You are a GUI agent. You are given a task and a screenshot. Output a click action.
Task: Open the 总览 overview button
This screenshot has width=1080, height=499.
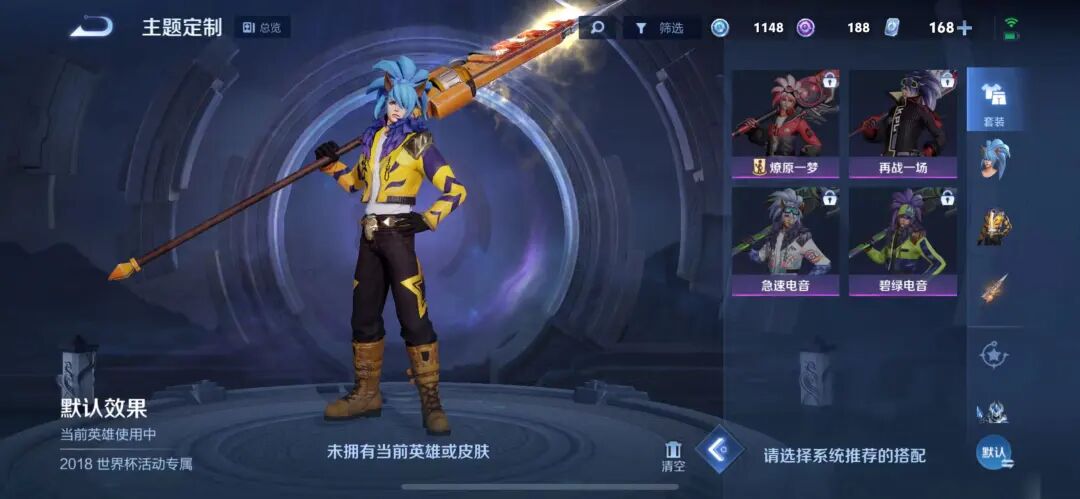262,27
